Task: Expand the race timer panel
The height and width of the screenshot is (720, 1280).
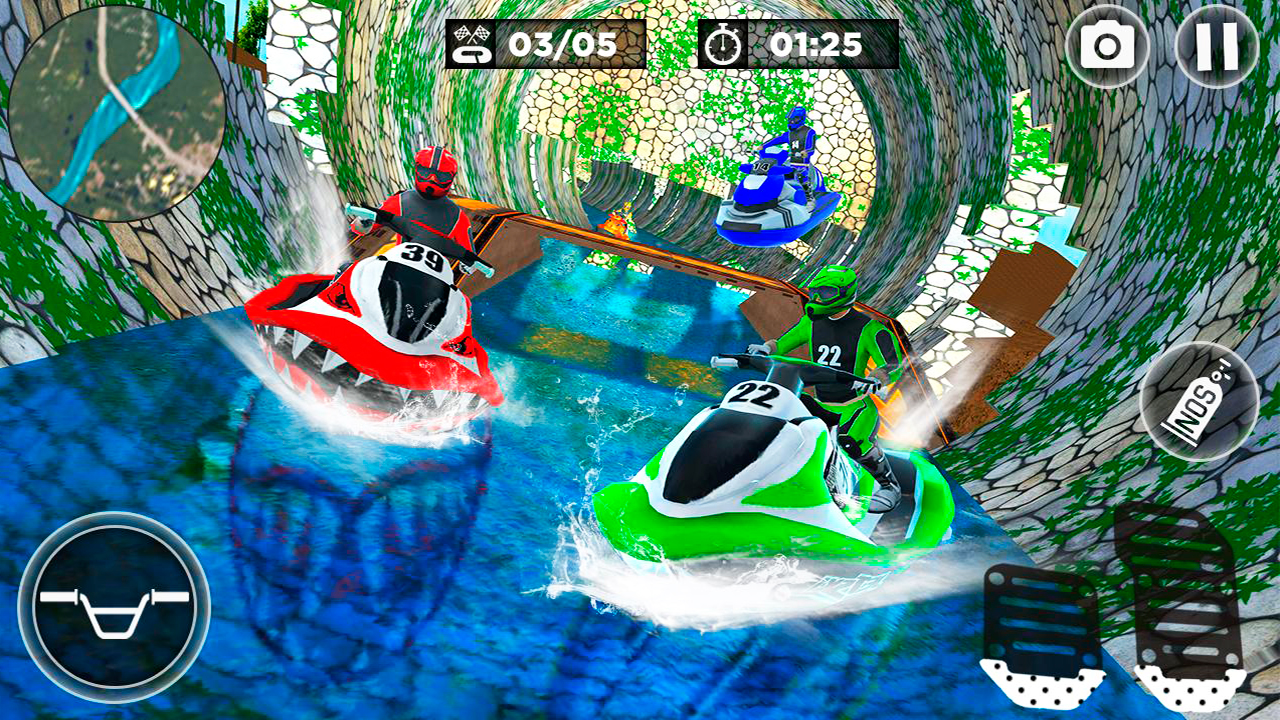Action: click(795, 44)
